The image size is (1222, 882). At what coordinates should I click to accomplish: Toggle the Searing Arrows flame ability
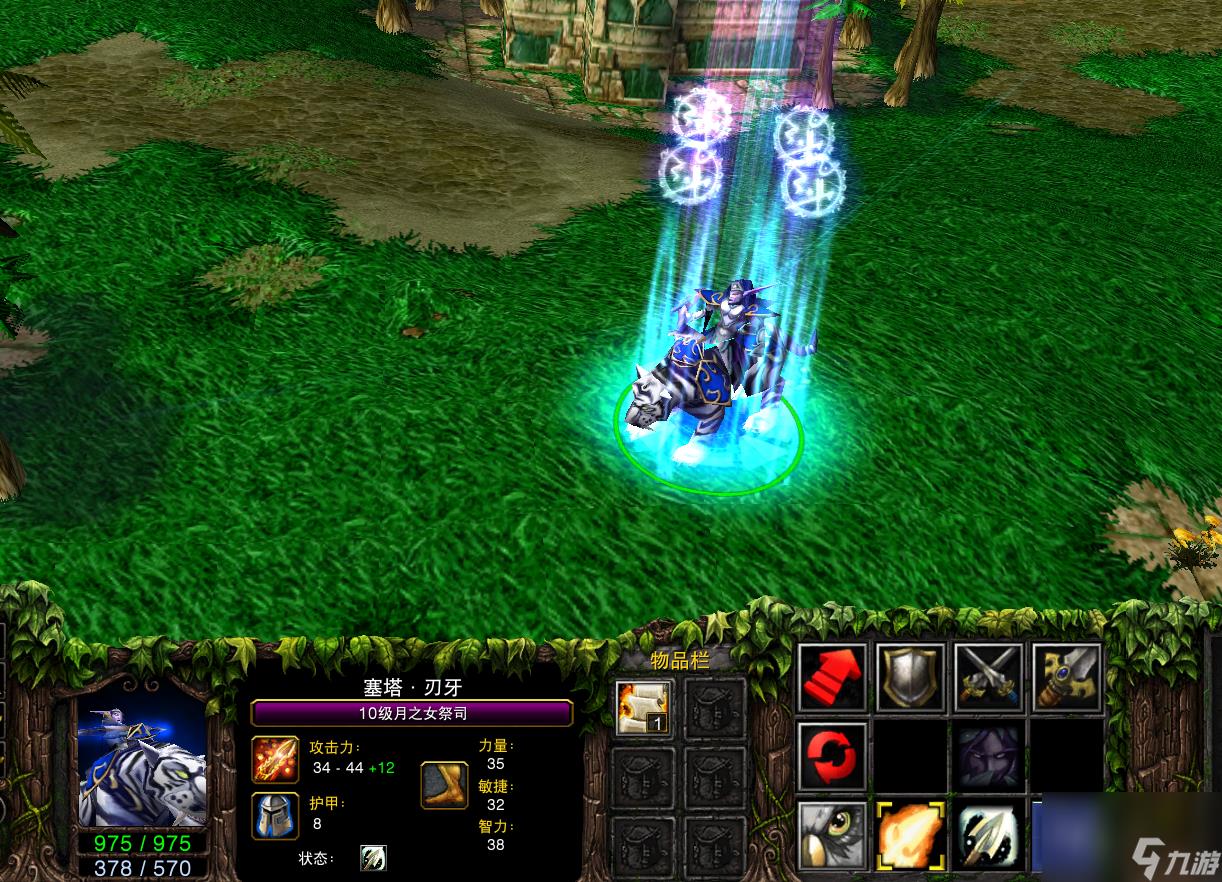[910, 834]
